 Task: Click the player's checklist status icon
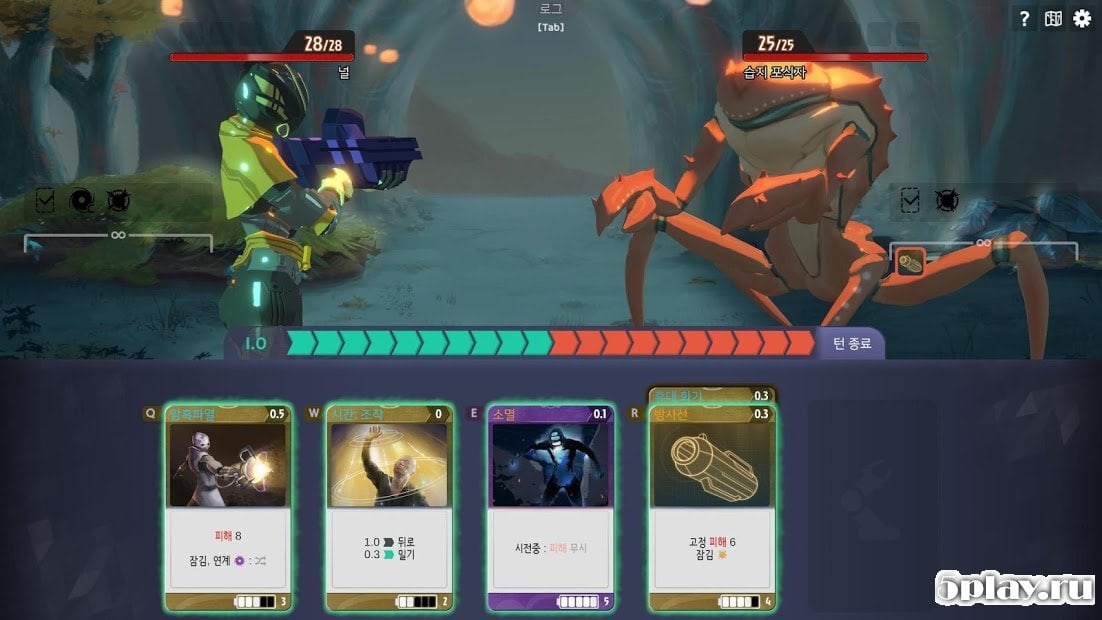point(45,201)
